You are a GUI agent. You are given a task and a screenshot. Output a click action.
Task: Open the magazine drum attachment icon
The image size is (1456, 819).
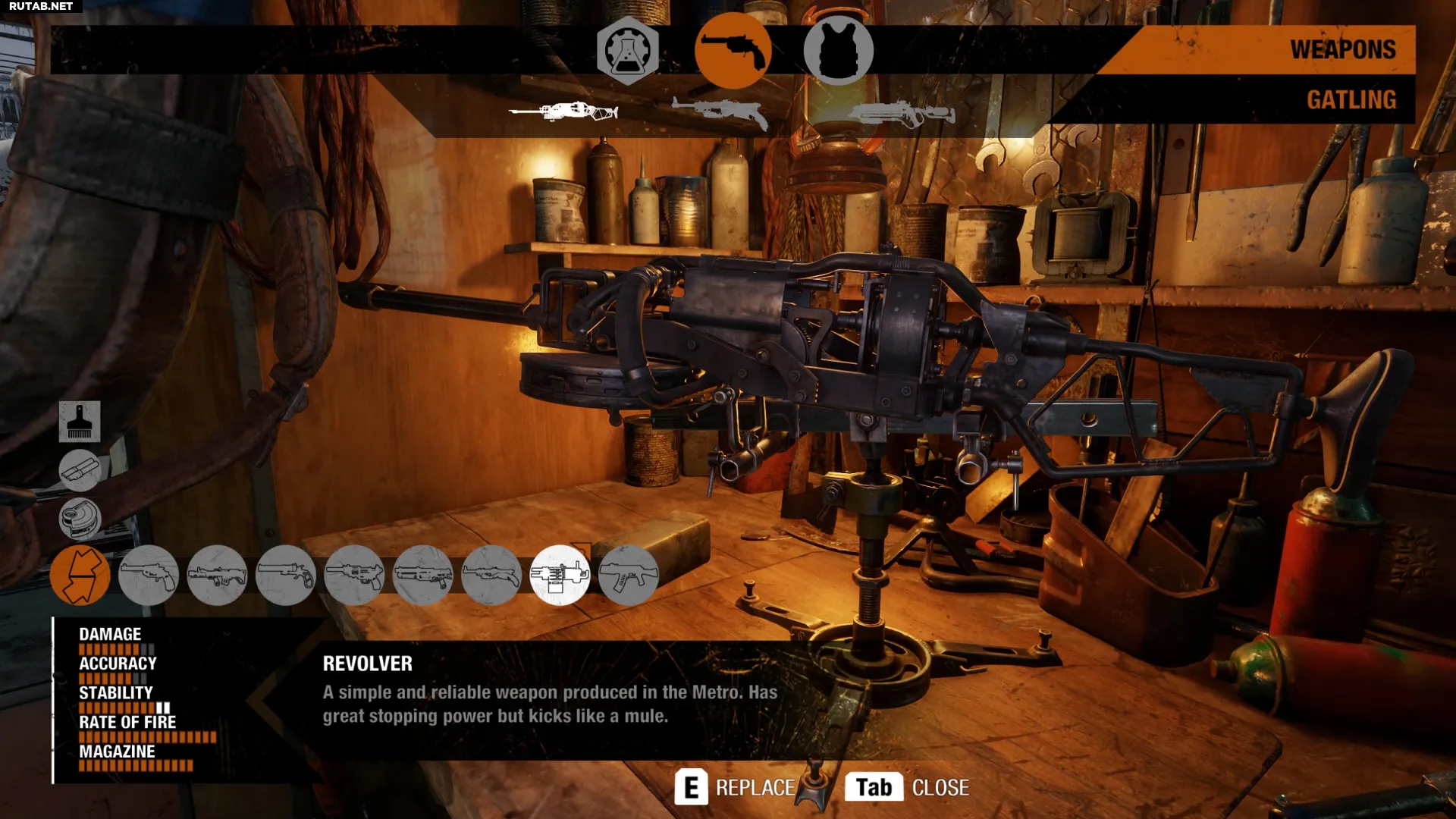(79, 519)
